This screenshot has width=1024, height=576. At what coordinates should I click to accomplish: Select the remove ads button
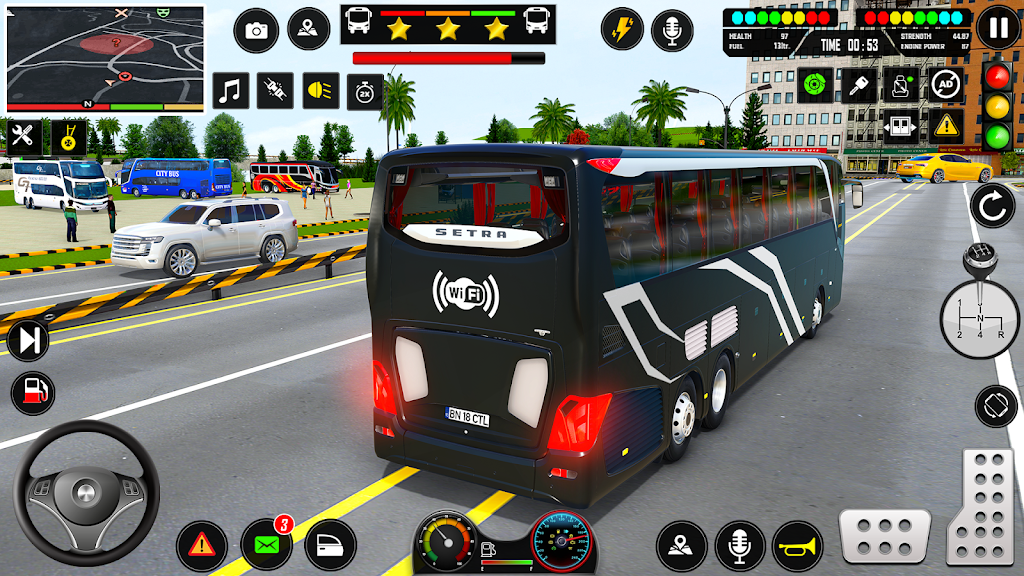[947, 84]
